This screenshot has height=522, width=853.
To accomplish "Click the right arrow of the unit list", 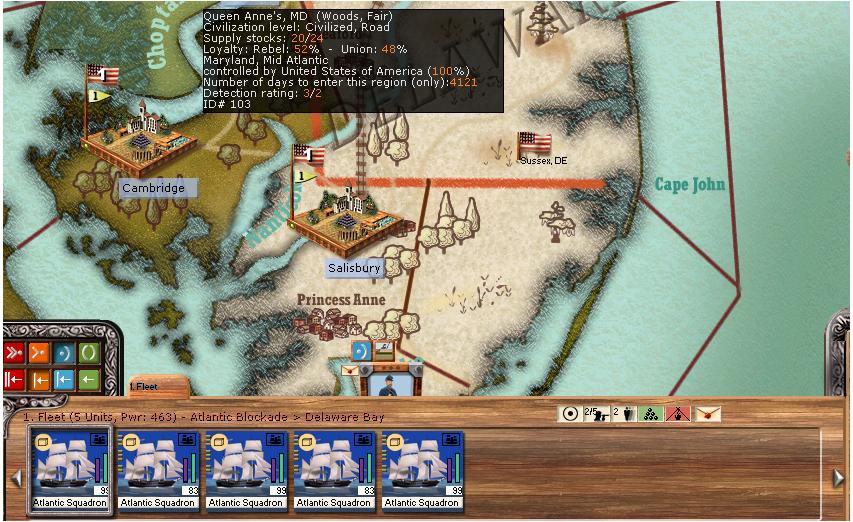I will pyautogui.click(x=838, y=478).
